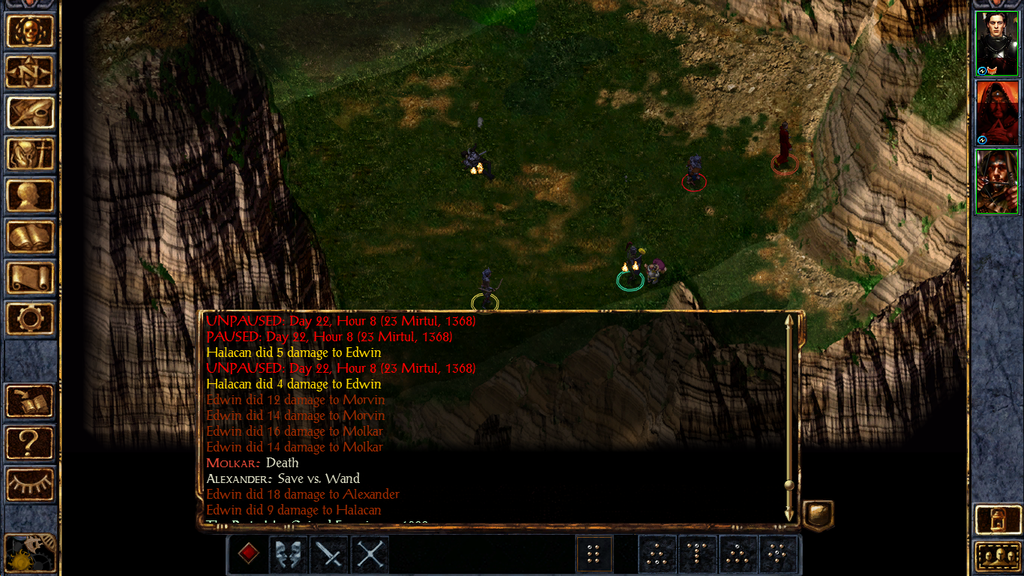Select the dark-haired top party portrait

coord(996,43)
